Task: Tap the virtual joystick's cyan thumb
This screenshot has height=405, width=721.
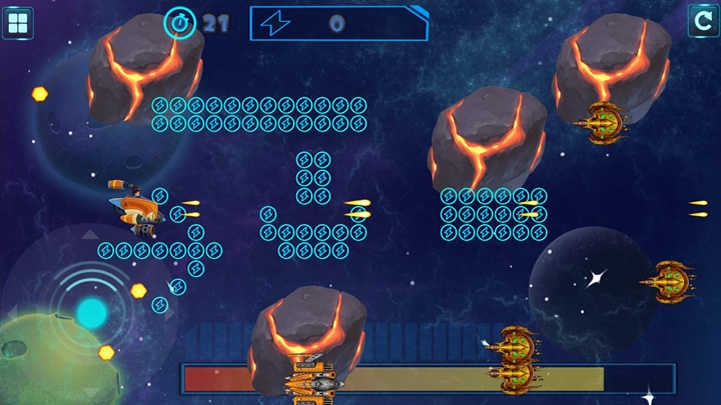Action: pos(91,313)
